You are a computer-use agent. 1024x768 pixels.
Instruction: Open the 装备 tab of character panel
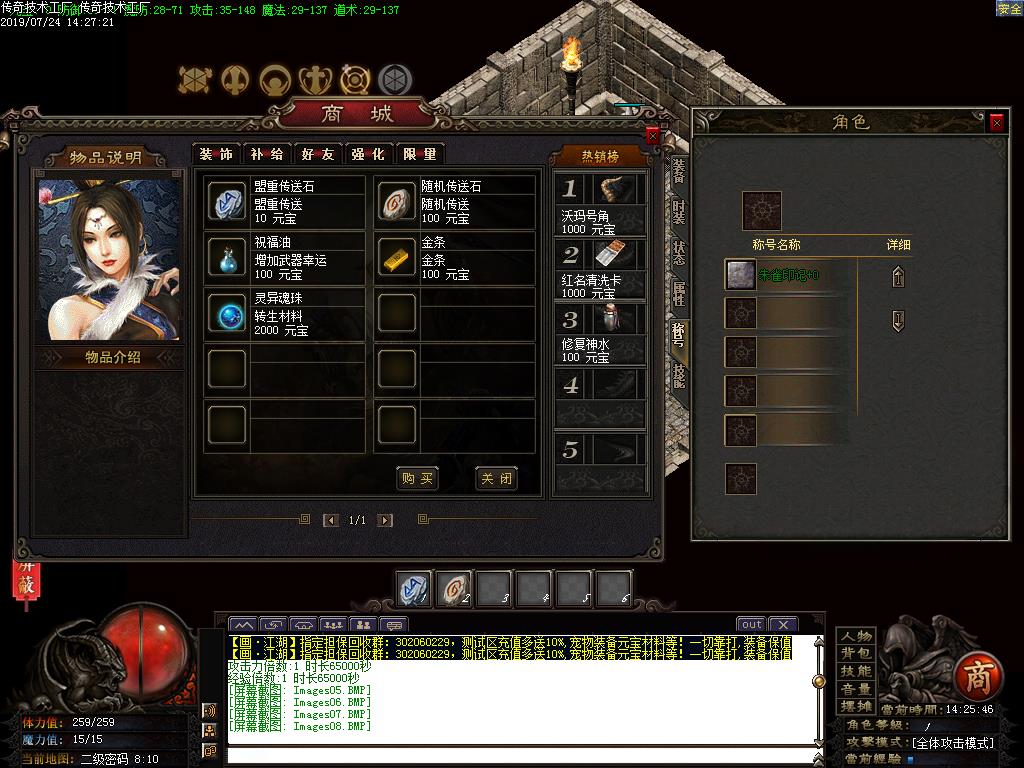pyautogui.click(x=679, y=170)
